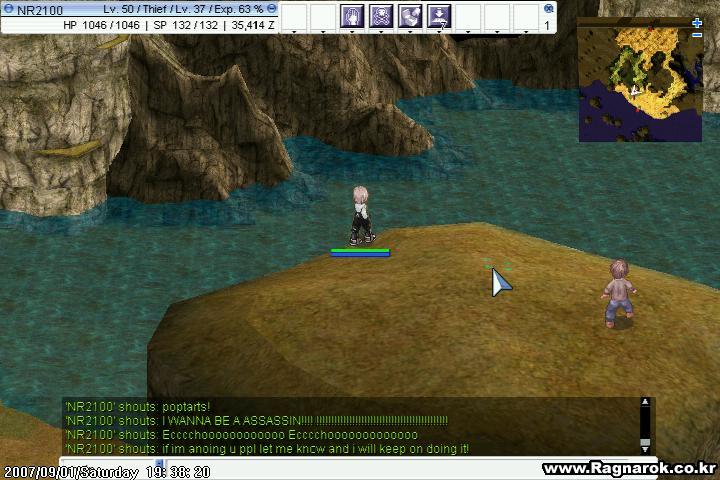This screenshot has height=480, width=720.
Task: Zoom in the minimap with plus button
Action: [x=697, y=23]
